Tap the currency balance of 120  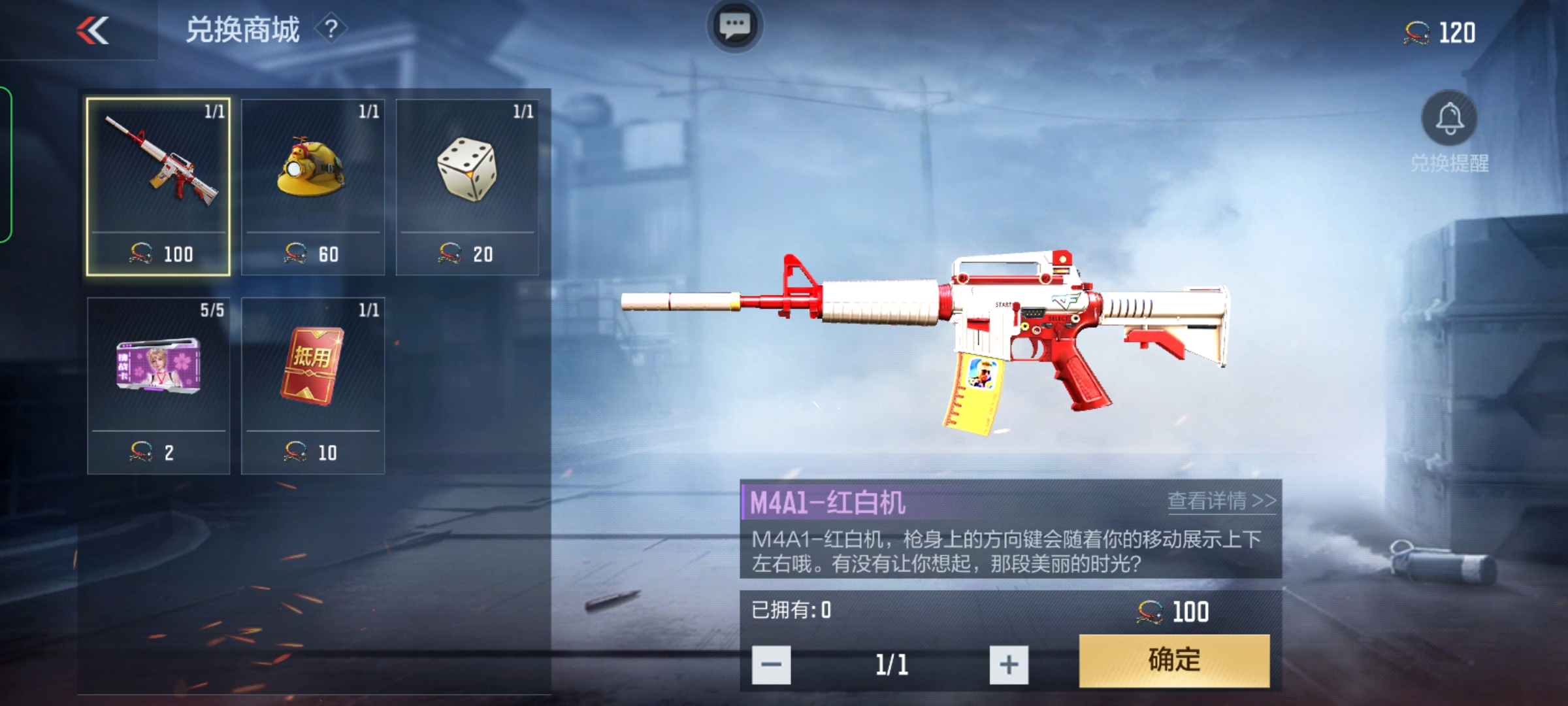(x=1440, y=33)
